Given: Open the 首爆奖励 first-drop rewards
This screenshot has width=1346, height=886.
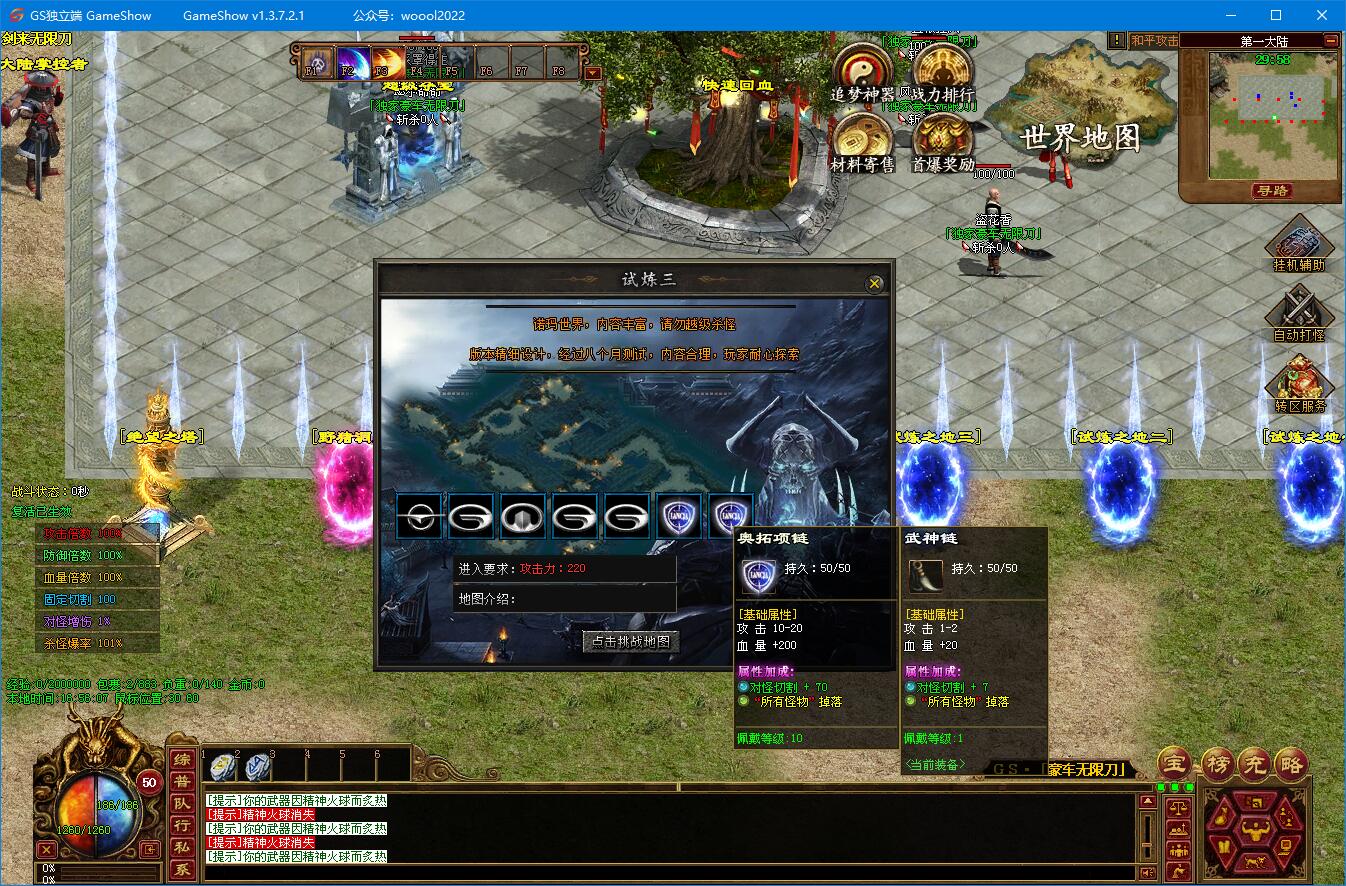Looking at the screenshot, I should 942,139.
